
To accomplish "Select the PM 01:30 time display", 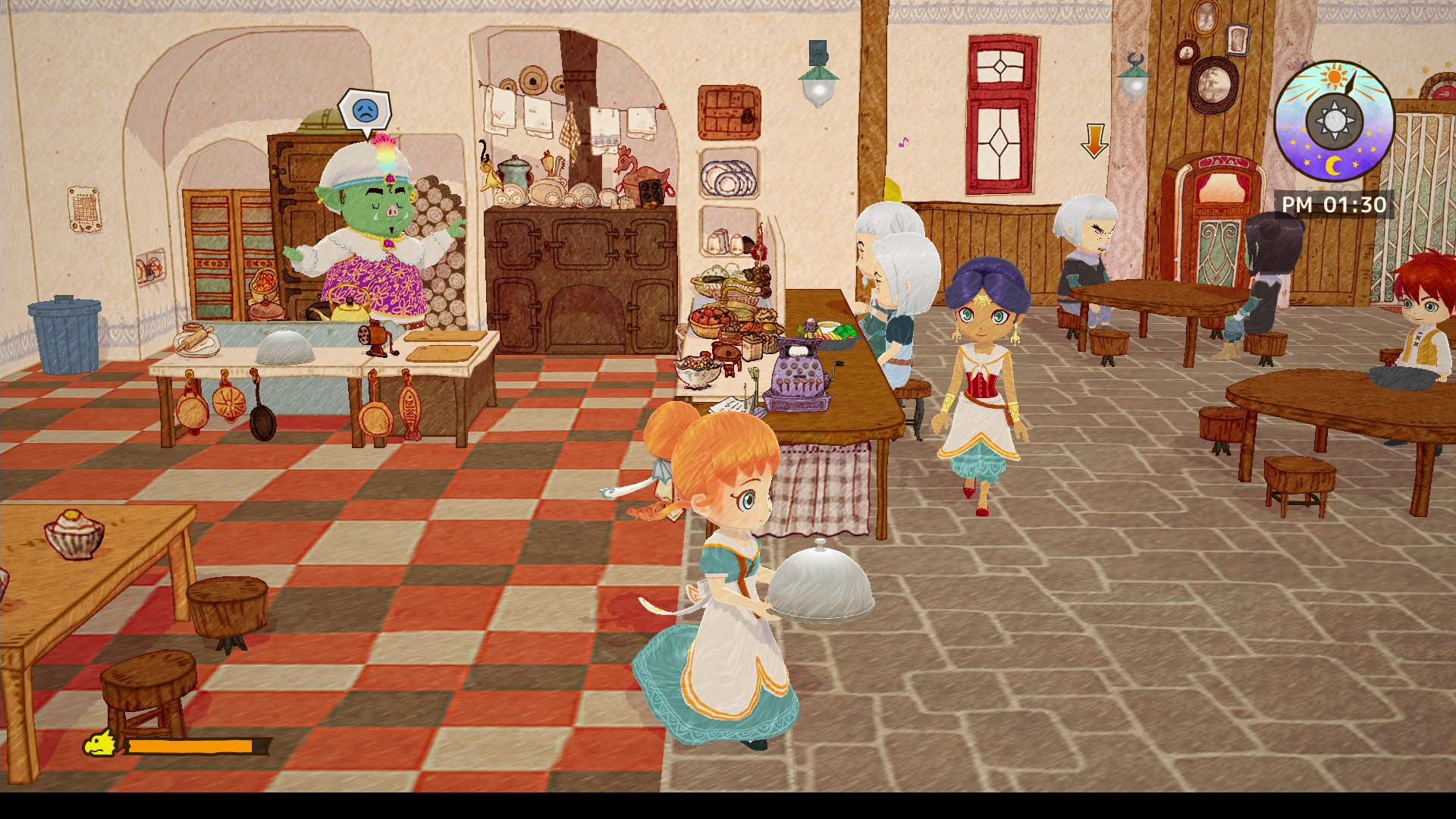I will pos(1334,203).
